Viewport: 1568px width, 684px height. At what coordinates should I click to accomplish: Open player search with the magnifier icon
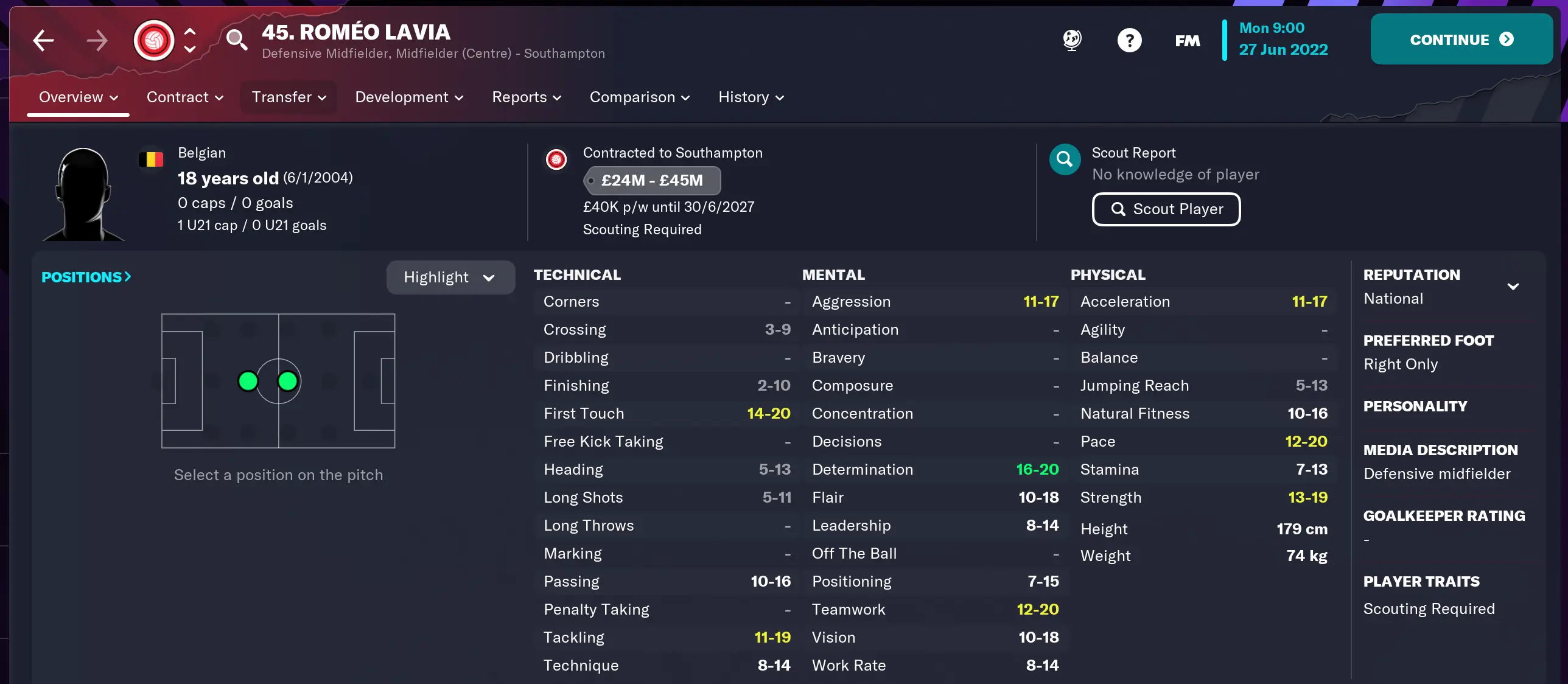click(x=237, y=40)
